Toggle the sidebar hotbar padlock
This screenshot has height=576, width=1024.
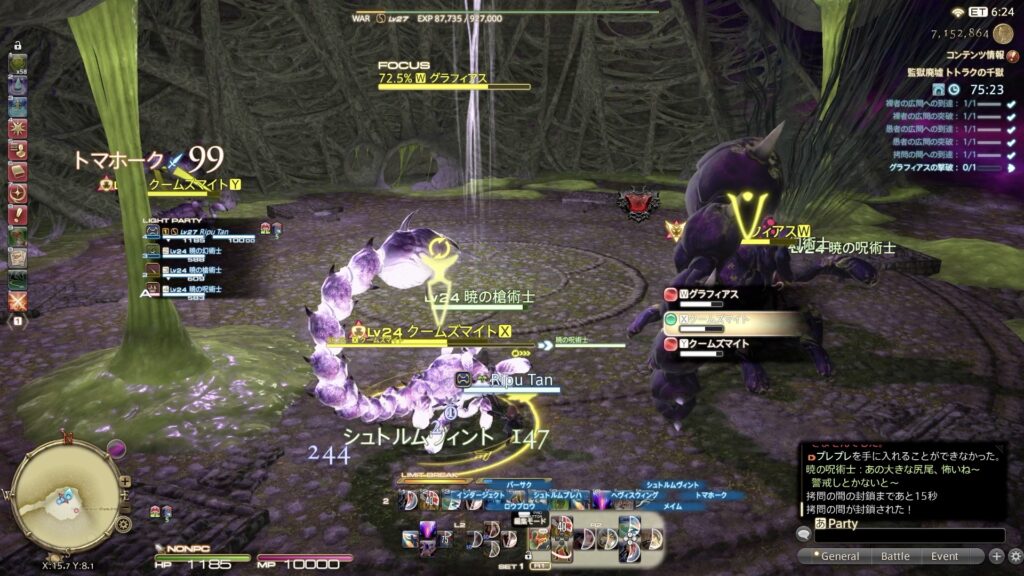(17, 45)
